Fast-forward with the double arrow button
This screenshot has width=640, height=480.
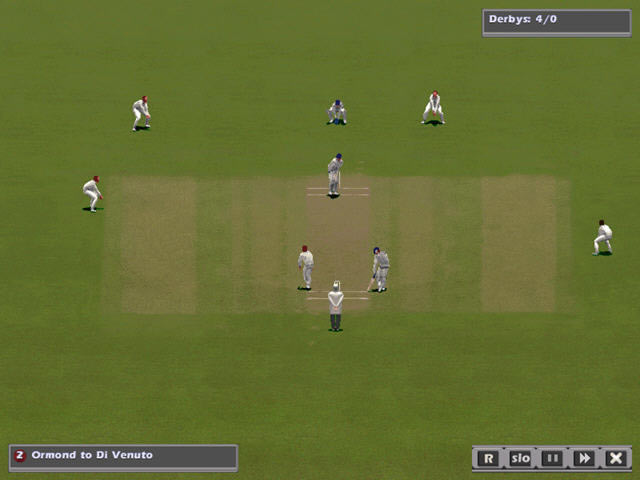click(584, 458)
